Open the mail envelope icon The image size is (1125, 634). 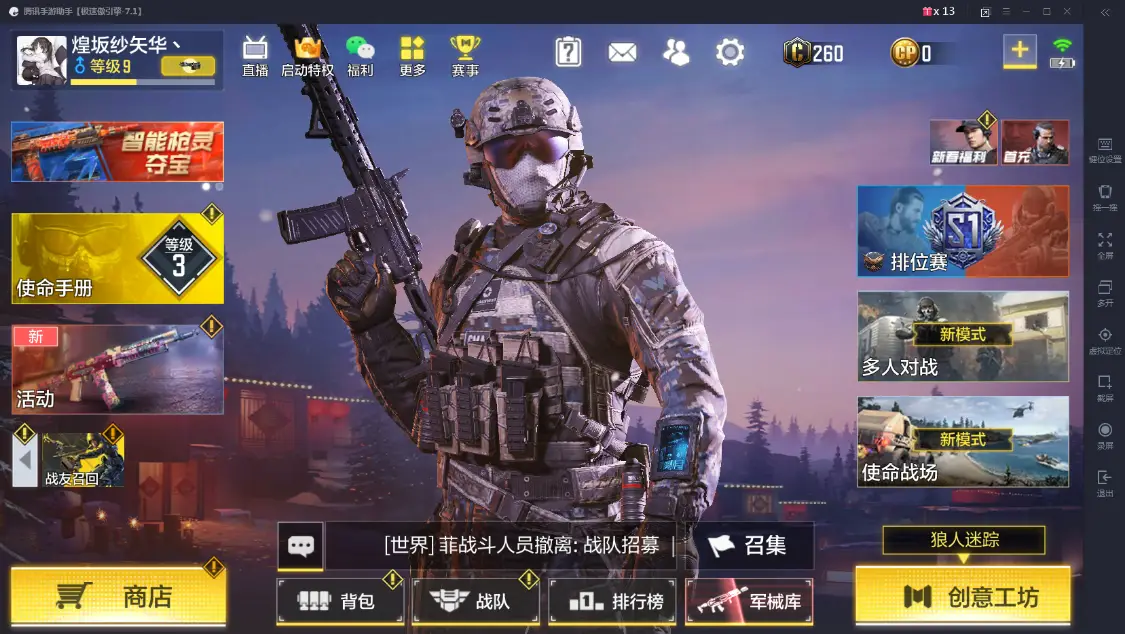[622, 52]
